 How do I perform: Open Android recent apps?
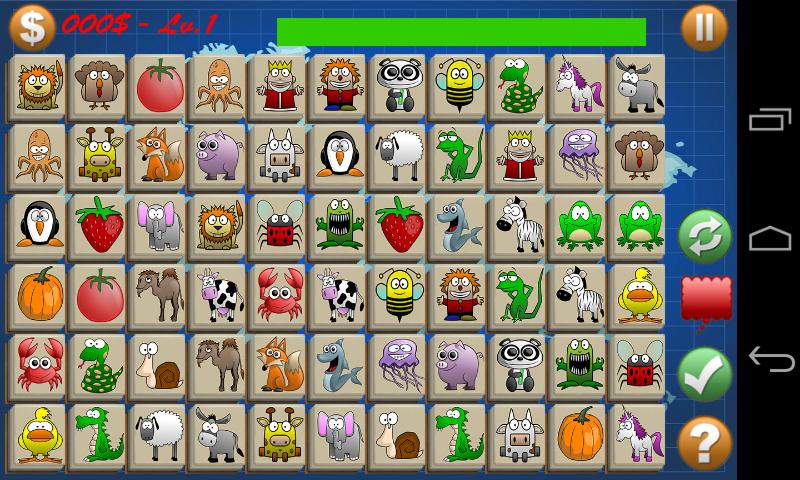(769, 121)
